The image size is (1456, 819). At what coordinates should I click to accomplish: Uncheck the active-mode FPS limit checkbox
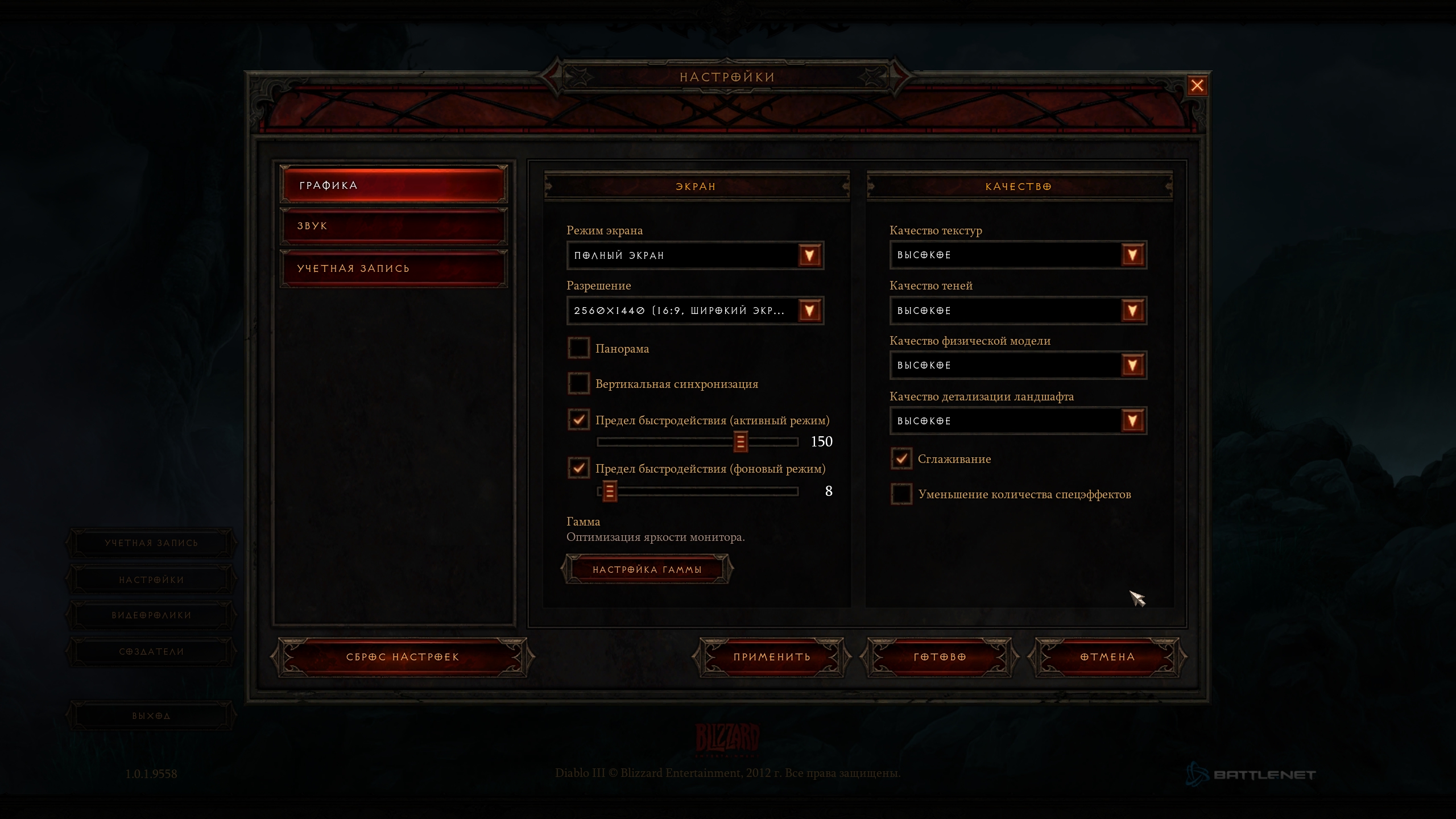[578, 420]
